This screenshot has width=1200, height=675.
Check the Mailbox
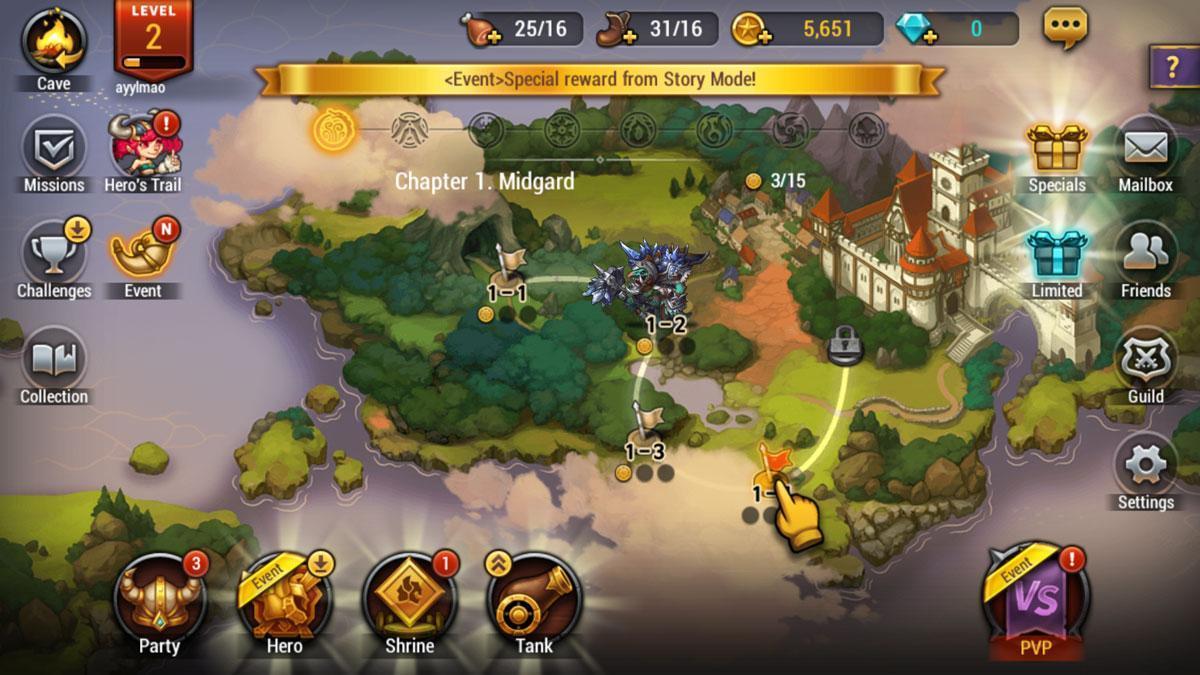tap(1146, 150)
